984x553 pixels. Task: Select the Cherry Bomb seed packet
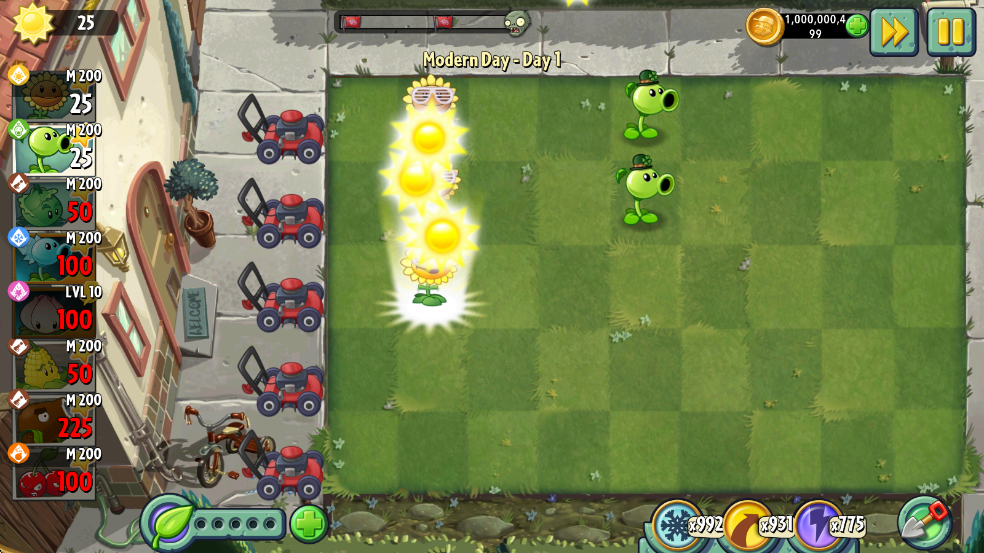pyautogui.click(x=55, y=473)
